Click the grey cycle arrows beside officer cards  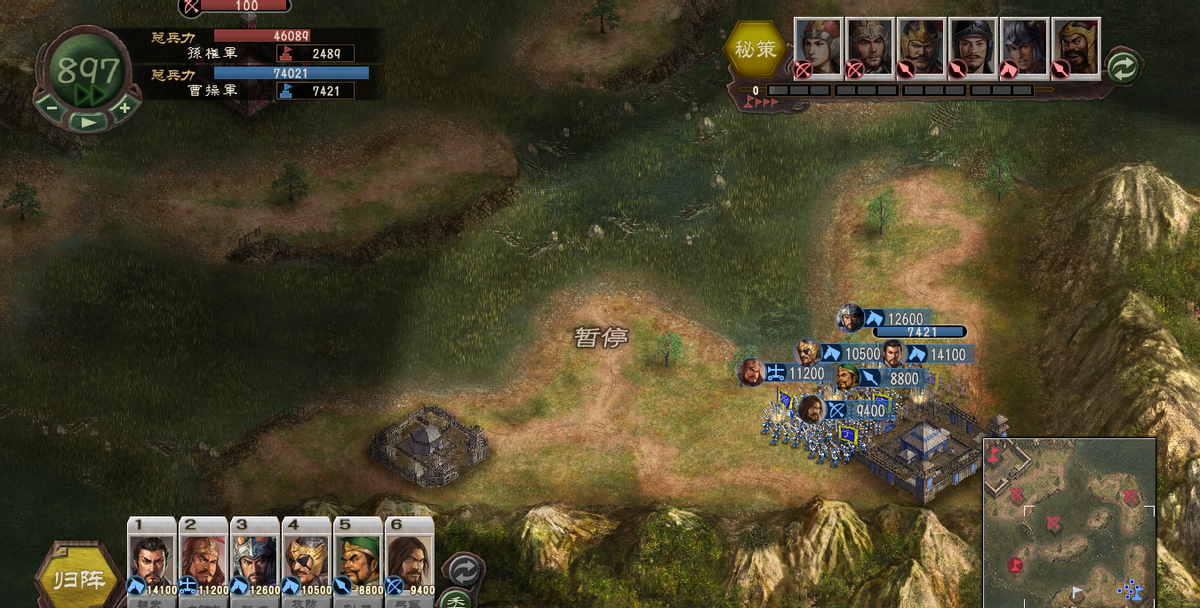click(x=462, y=570)
